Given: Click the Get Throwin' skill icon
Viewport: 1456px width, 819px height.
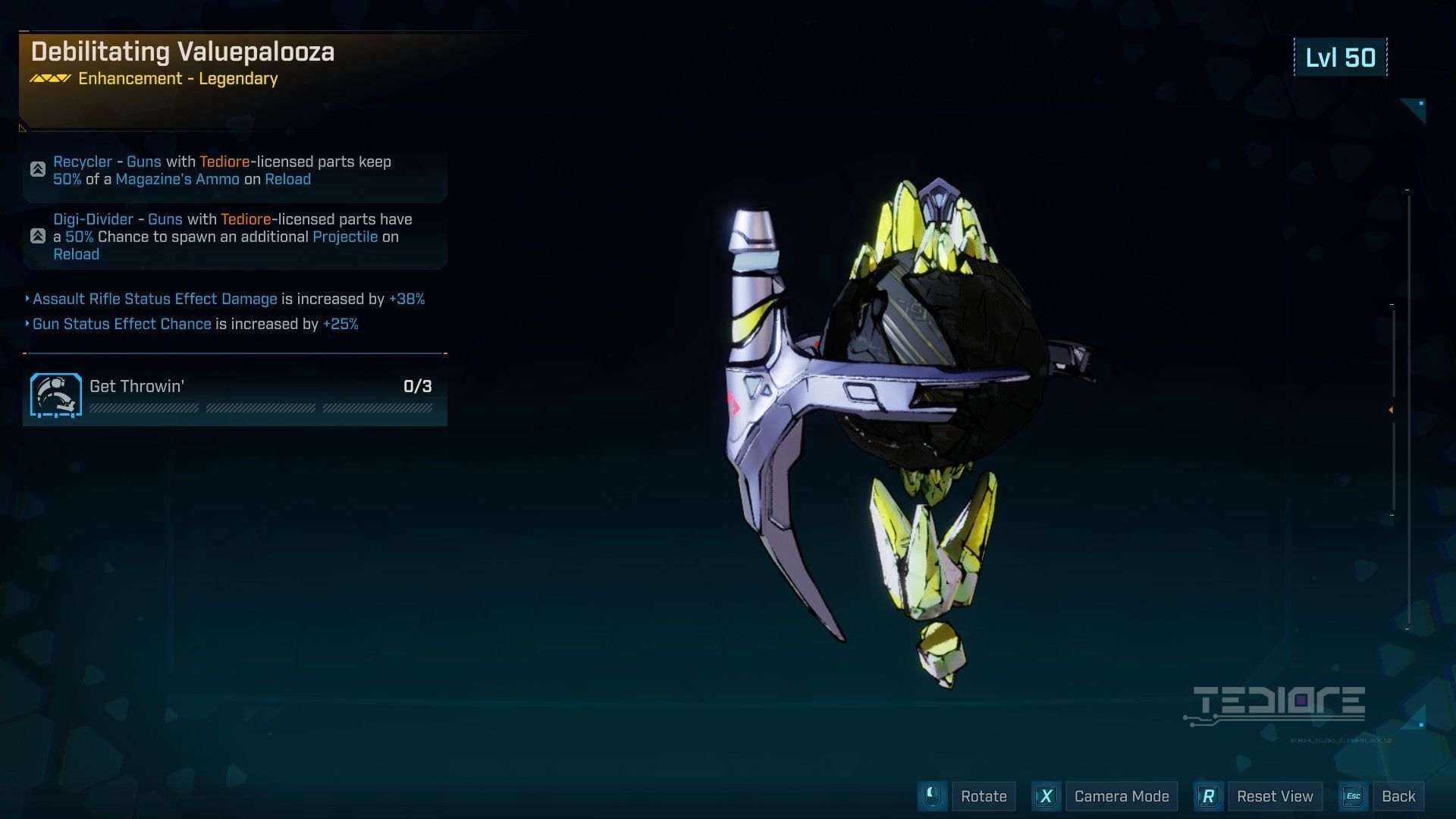Looking at the screenshot, I should [x=56, y=395].
